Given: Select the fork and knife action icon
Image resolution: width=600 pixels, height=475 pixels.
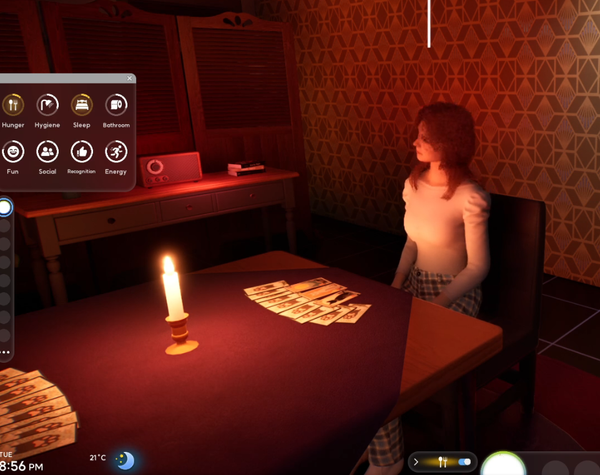Looking at the screenshot, I should [x=441, y=462].
